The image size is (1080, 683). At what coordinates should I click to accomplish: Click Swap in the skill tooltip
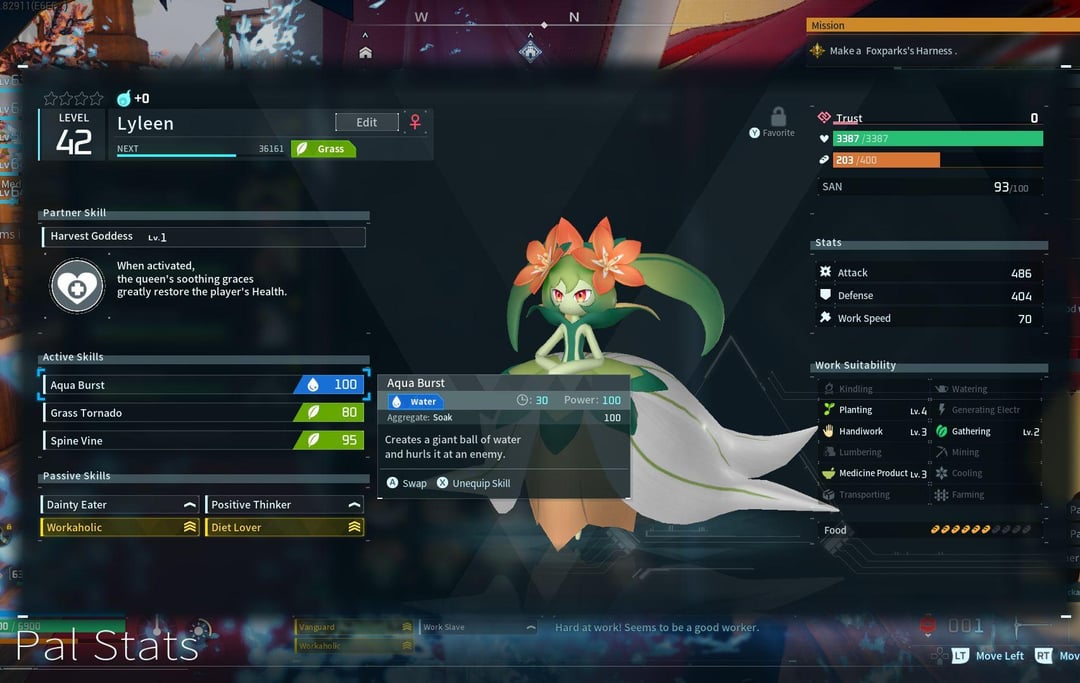407,483
